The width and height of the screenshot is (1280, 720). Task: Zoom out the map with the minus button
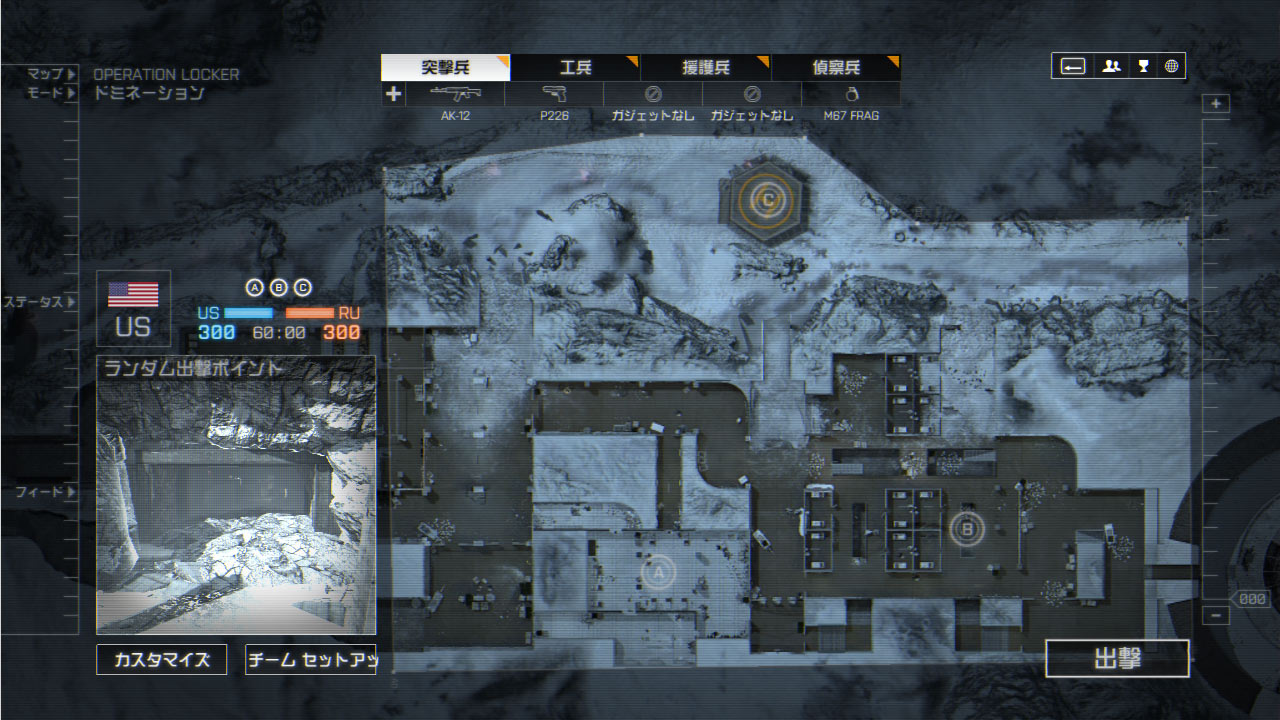click(1215, 616)
